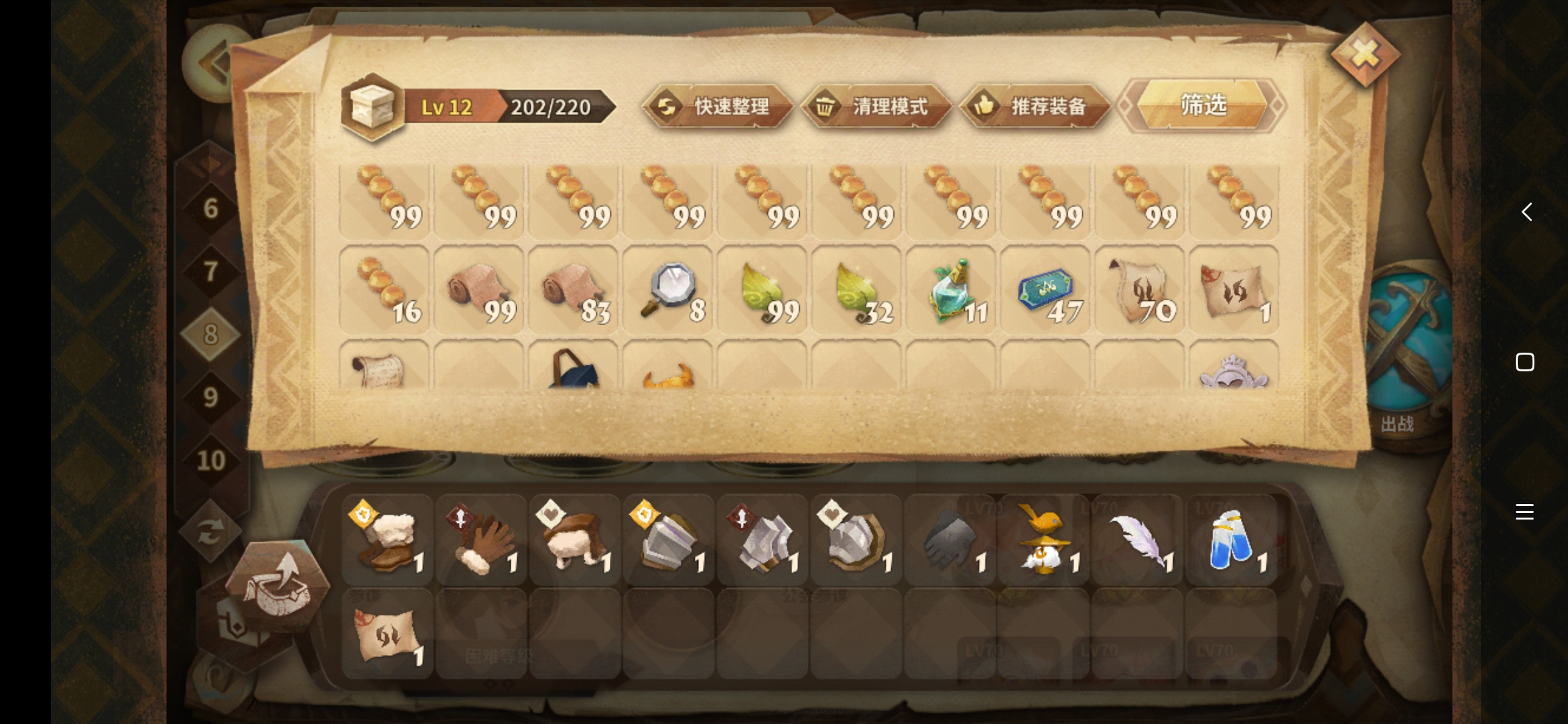This screenshot has height=724, width=1568.
Task: Enable 清理模式 cleanup mode
Action: coord(876,107)
